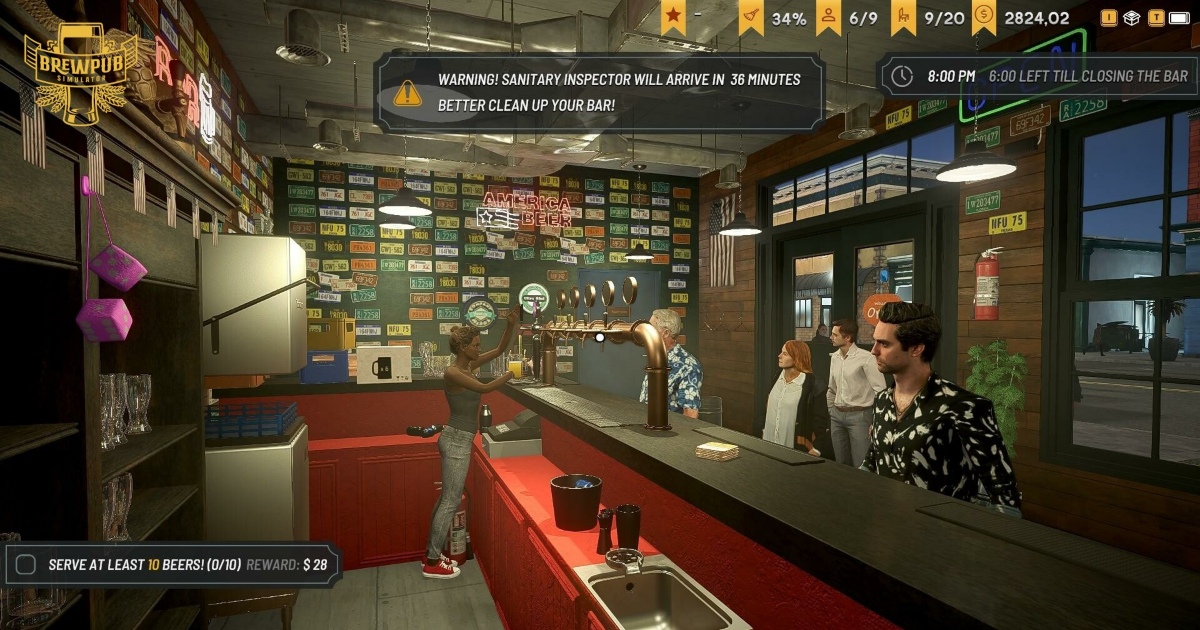Select the sanitary inspector warning notification
Viewport: 1200px width, 630px height.
600,92
